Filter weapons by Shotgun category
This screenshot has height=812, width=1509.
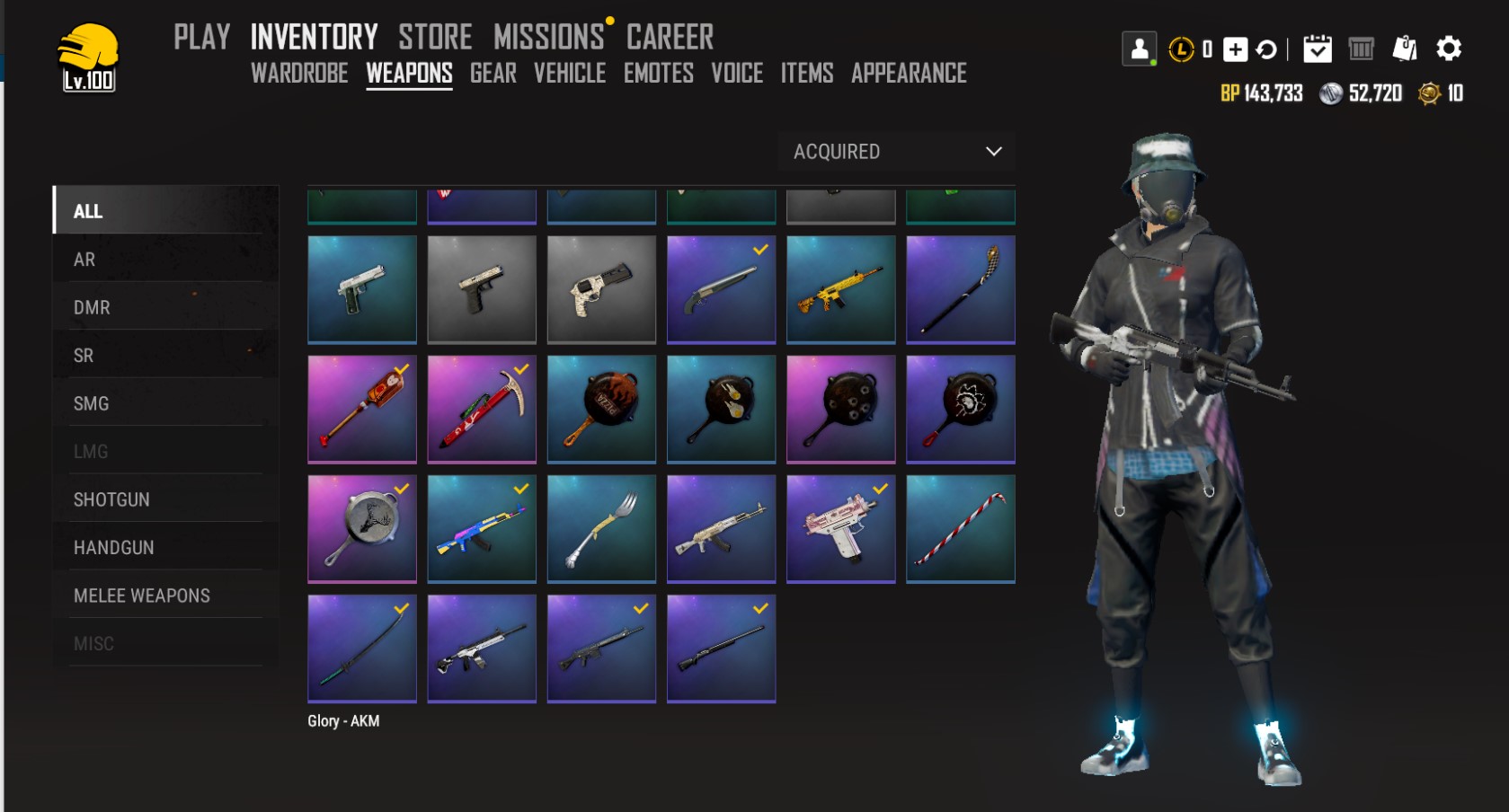coord(111,499)
